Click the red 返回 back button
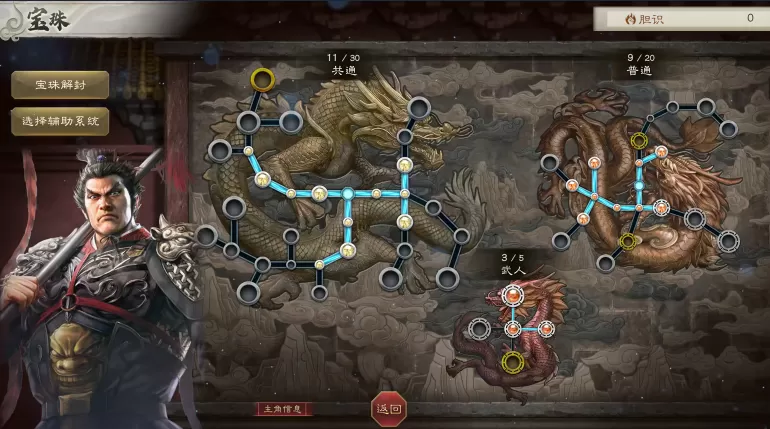Screen dimensions: 770x429 (389, 407)
